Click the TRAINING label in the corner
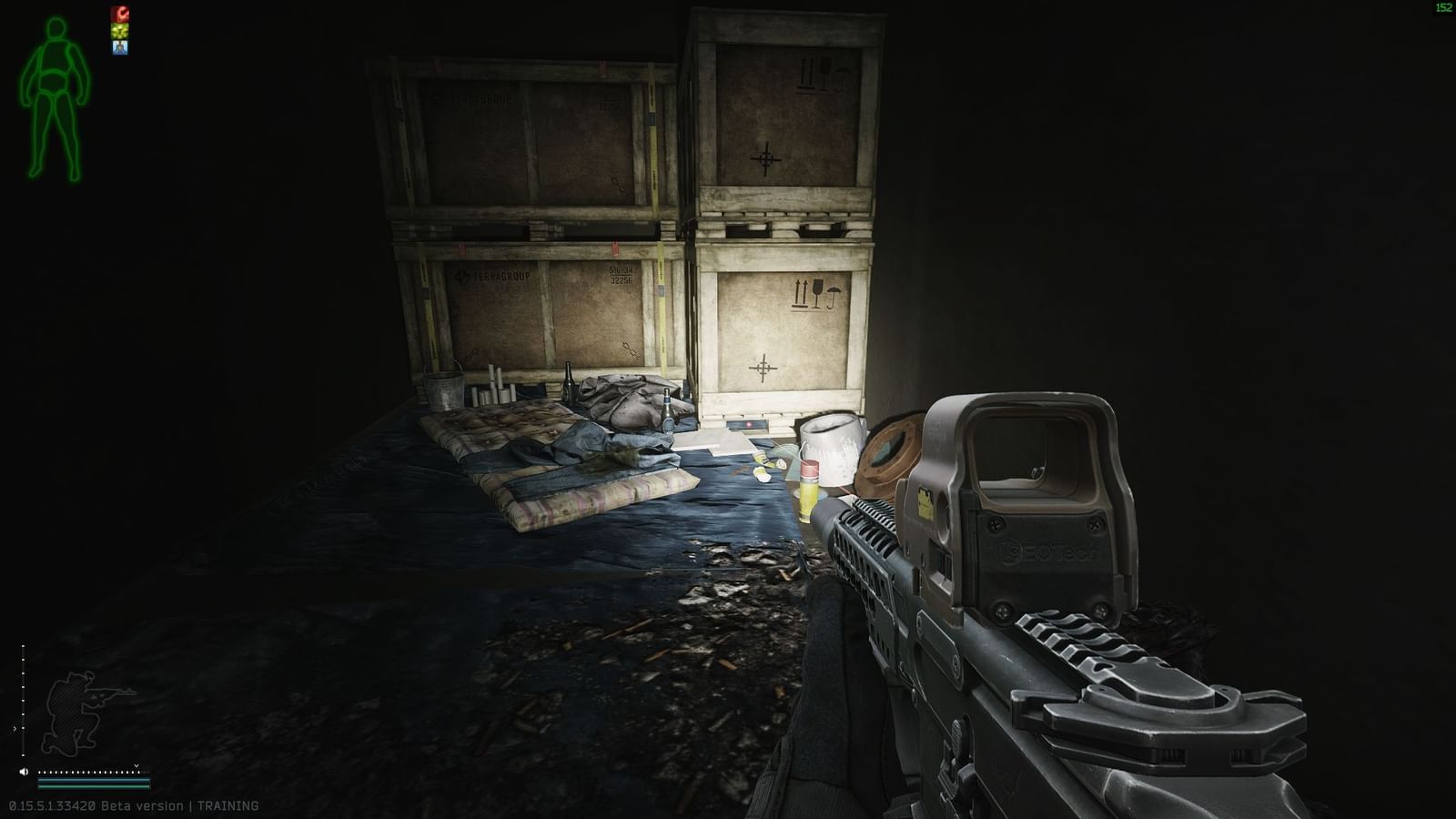This screenshot has width=1456, height=819. (227, 805)
